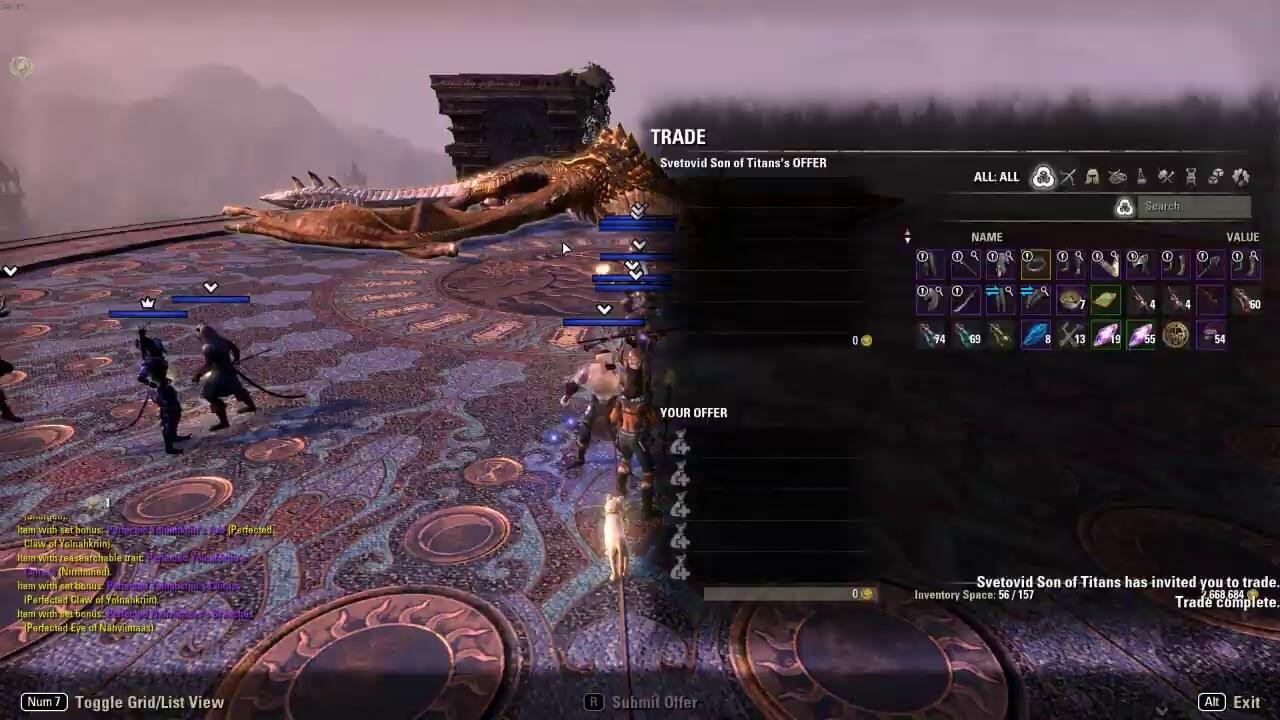Choose the round gold medallion item
The height and width of the screenshot is (720, 1280).
click(x=1176, y=335)
